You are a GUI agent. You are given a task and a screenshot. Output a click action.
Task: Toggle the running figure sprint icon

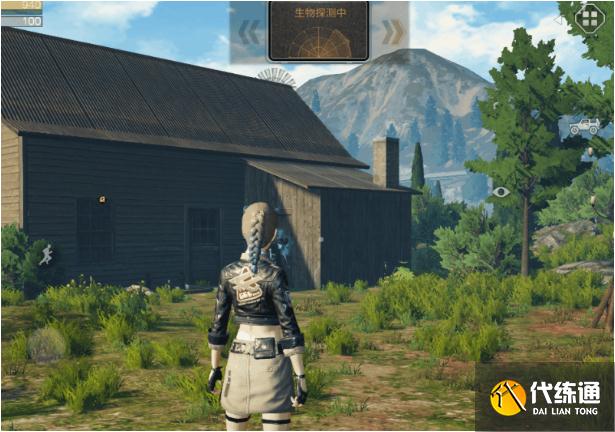click(x=46, y=255)
